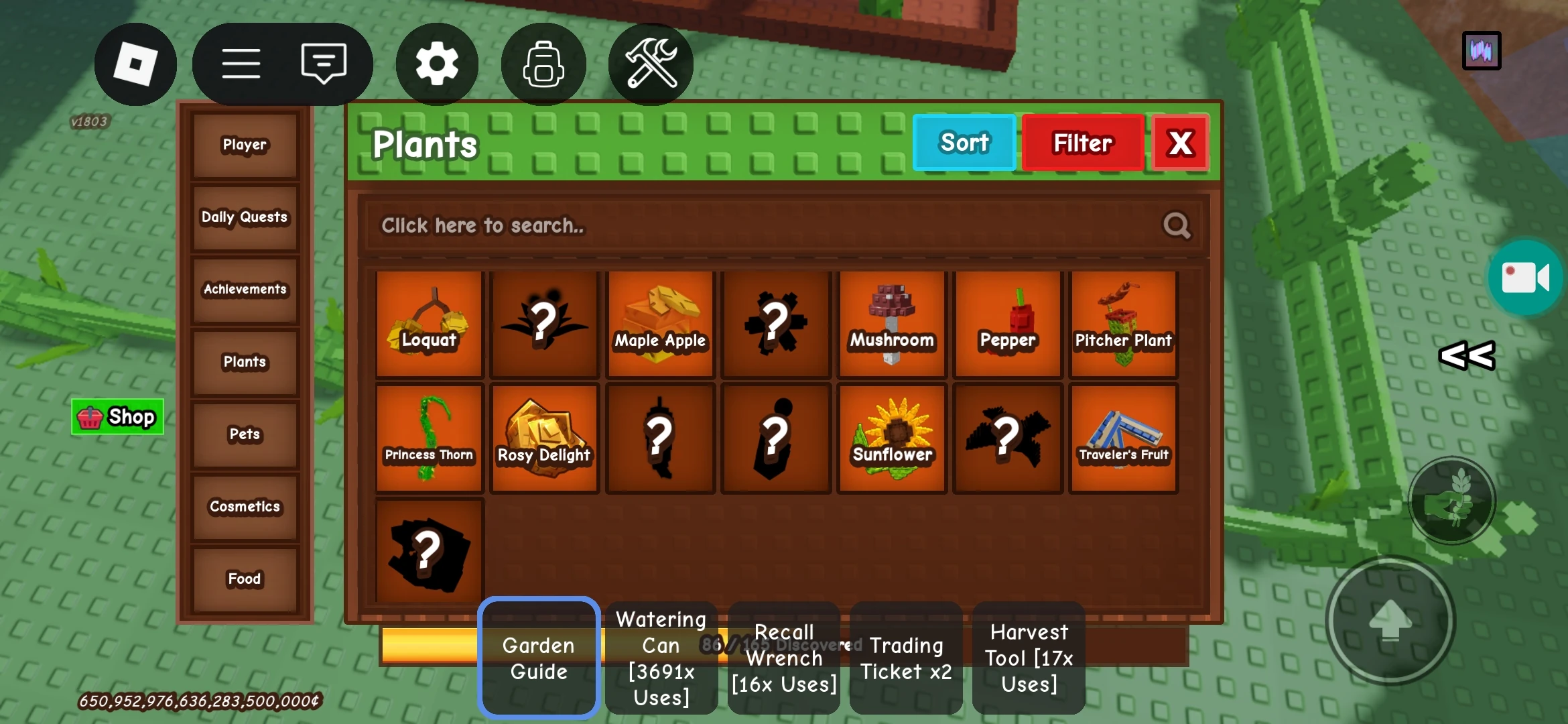Image resolution: width=1568 pixels, height=724 pixels.
Task: Use the Trading Ticket x2
Action: [906, 658]
